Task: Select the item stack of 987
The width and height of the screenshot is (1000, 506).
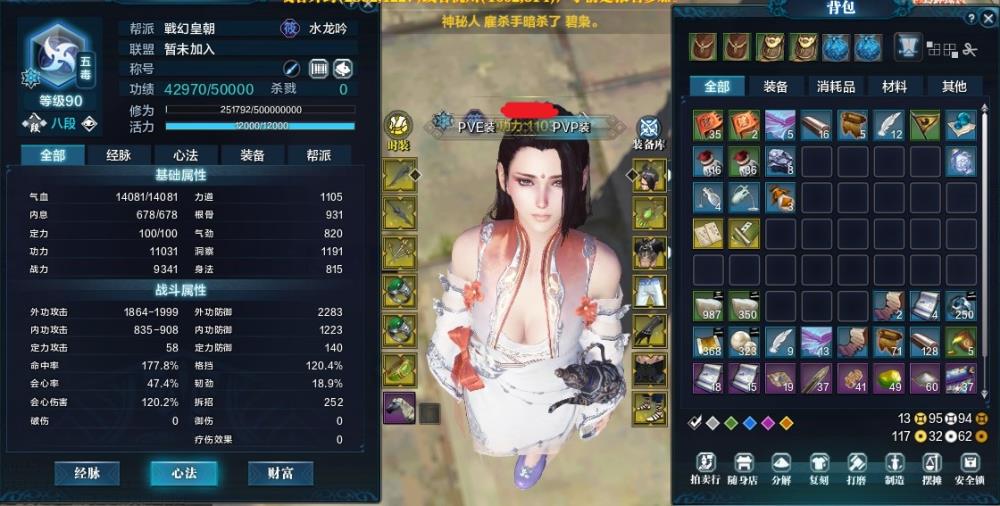Action: [708, 306]
